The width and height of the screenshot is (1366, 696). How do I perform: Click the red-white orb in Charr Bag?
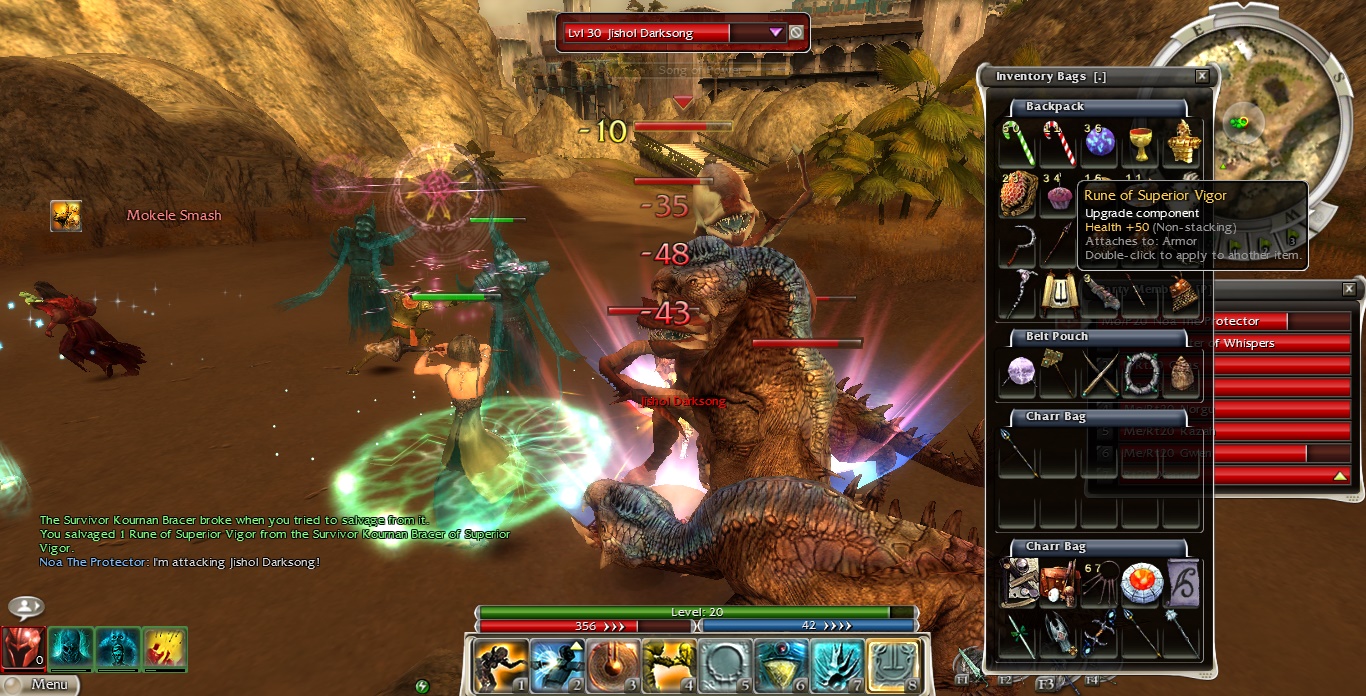coord(1140,582)
